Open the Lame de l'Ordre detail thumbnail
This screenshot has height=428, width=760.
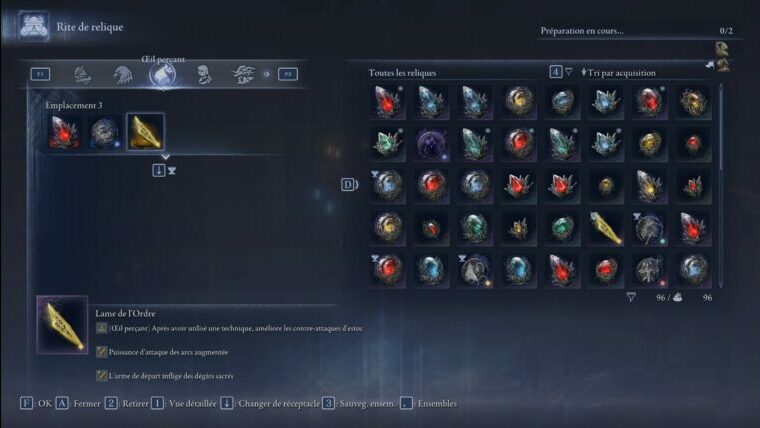point(62,324)
